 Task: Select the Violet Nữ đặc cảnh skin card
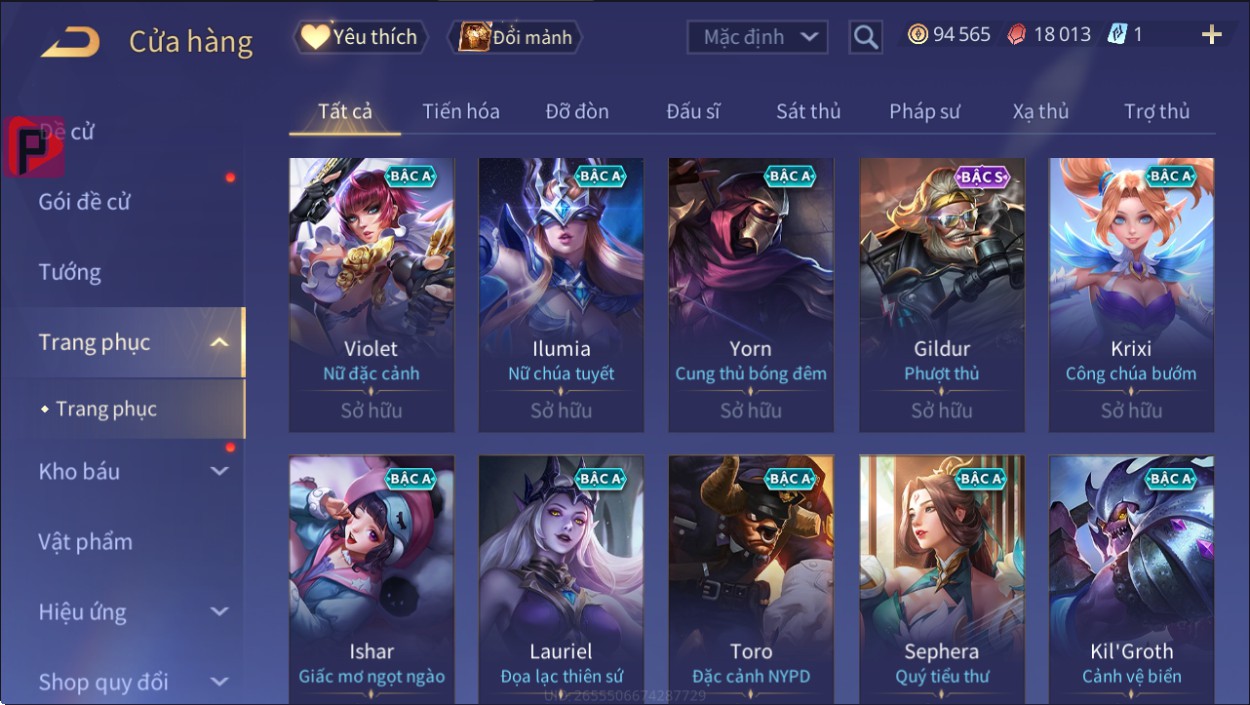(371, 295)
